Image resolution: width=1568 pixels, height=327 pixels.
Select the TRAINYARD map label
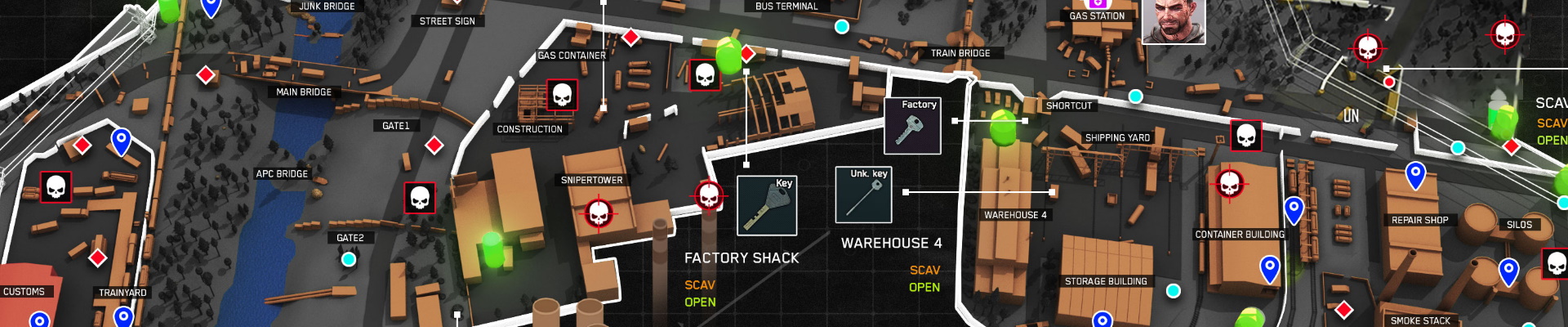(x=122, y=293)
